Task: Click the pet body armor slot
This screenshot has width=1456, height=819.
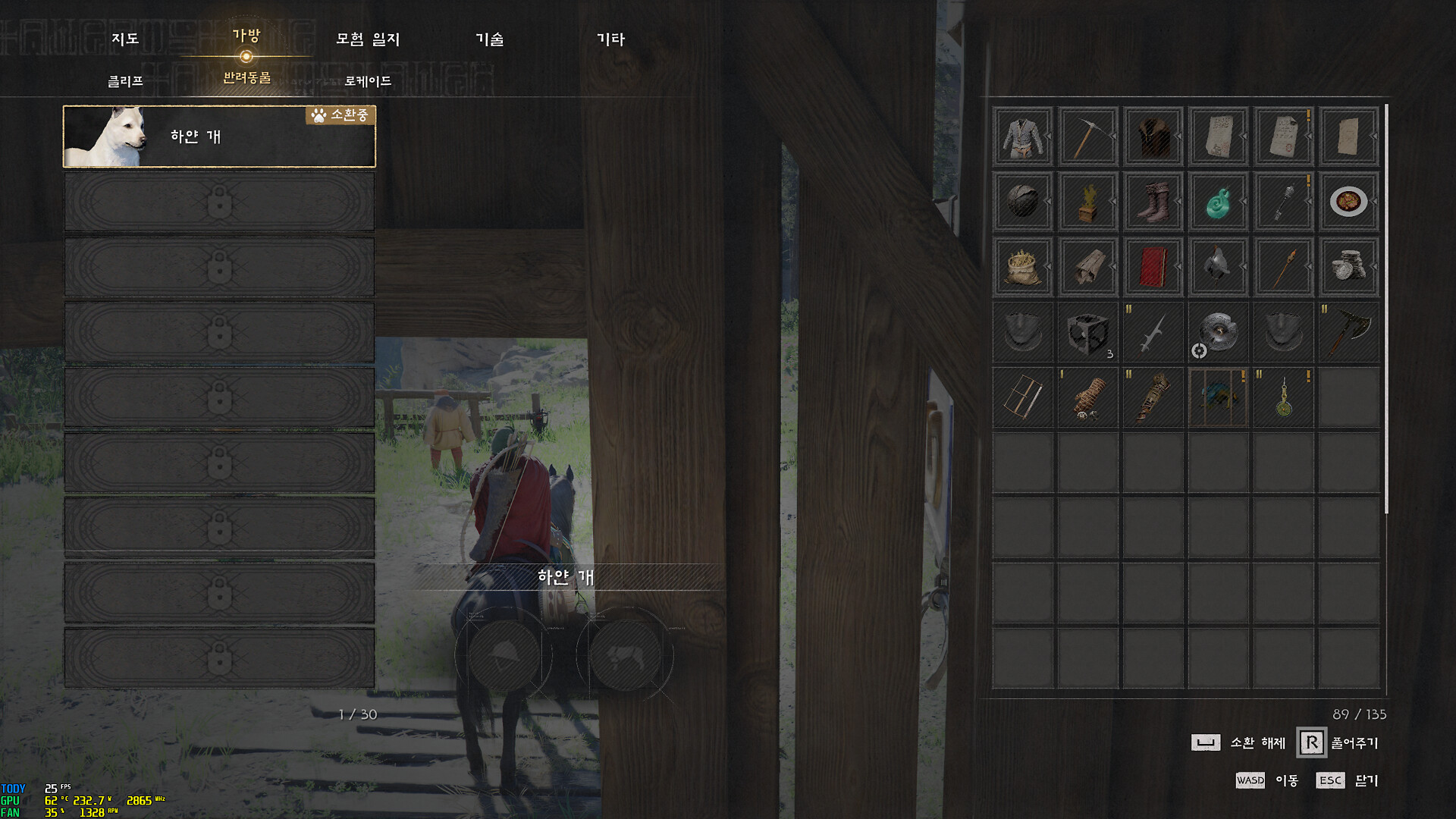Action: (625, 655)
